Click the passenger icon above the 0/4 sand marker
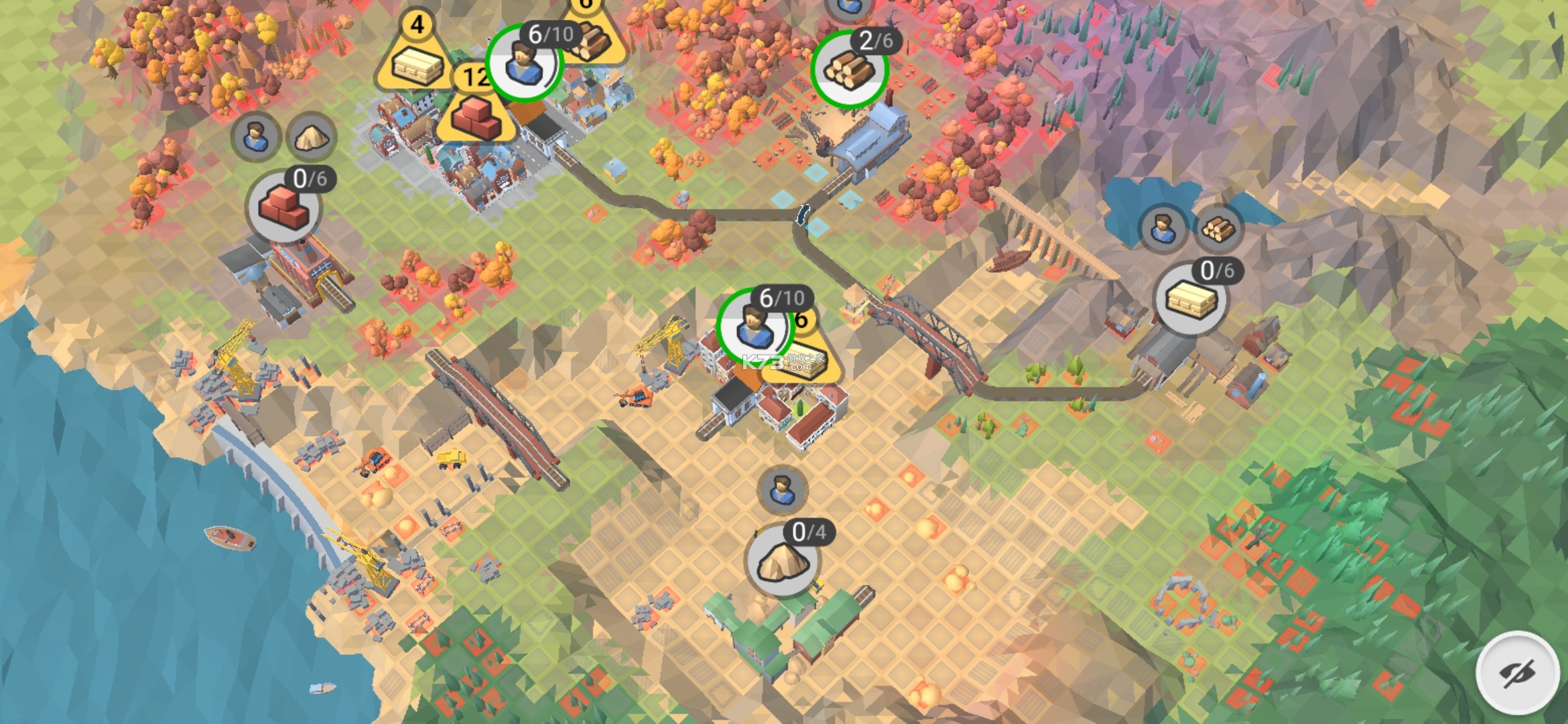This screenshot has width=1568, height=724. [781, 489]
